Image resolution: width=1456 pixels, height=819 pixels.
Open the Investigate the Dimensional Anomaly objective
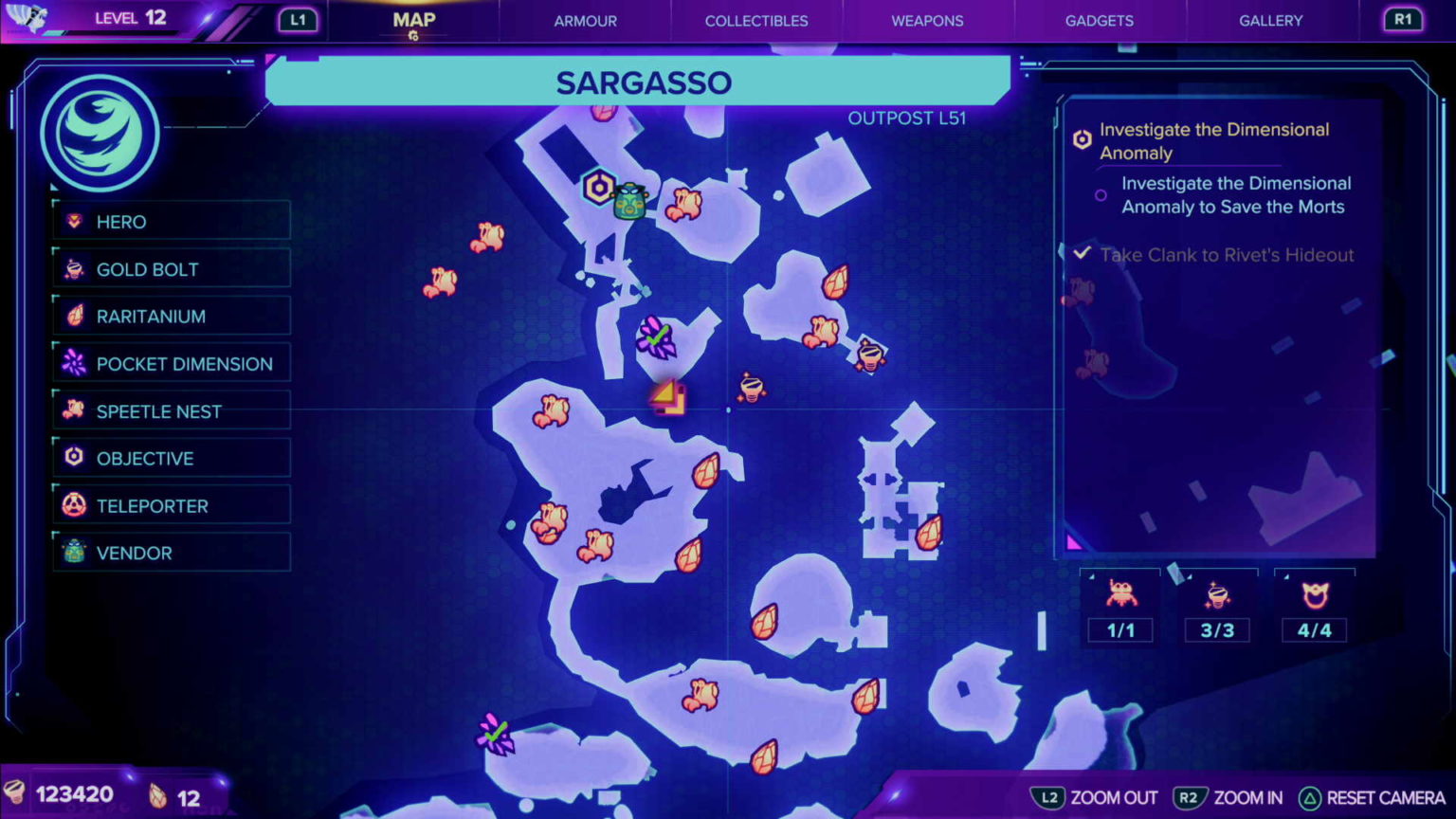1213,141
